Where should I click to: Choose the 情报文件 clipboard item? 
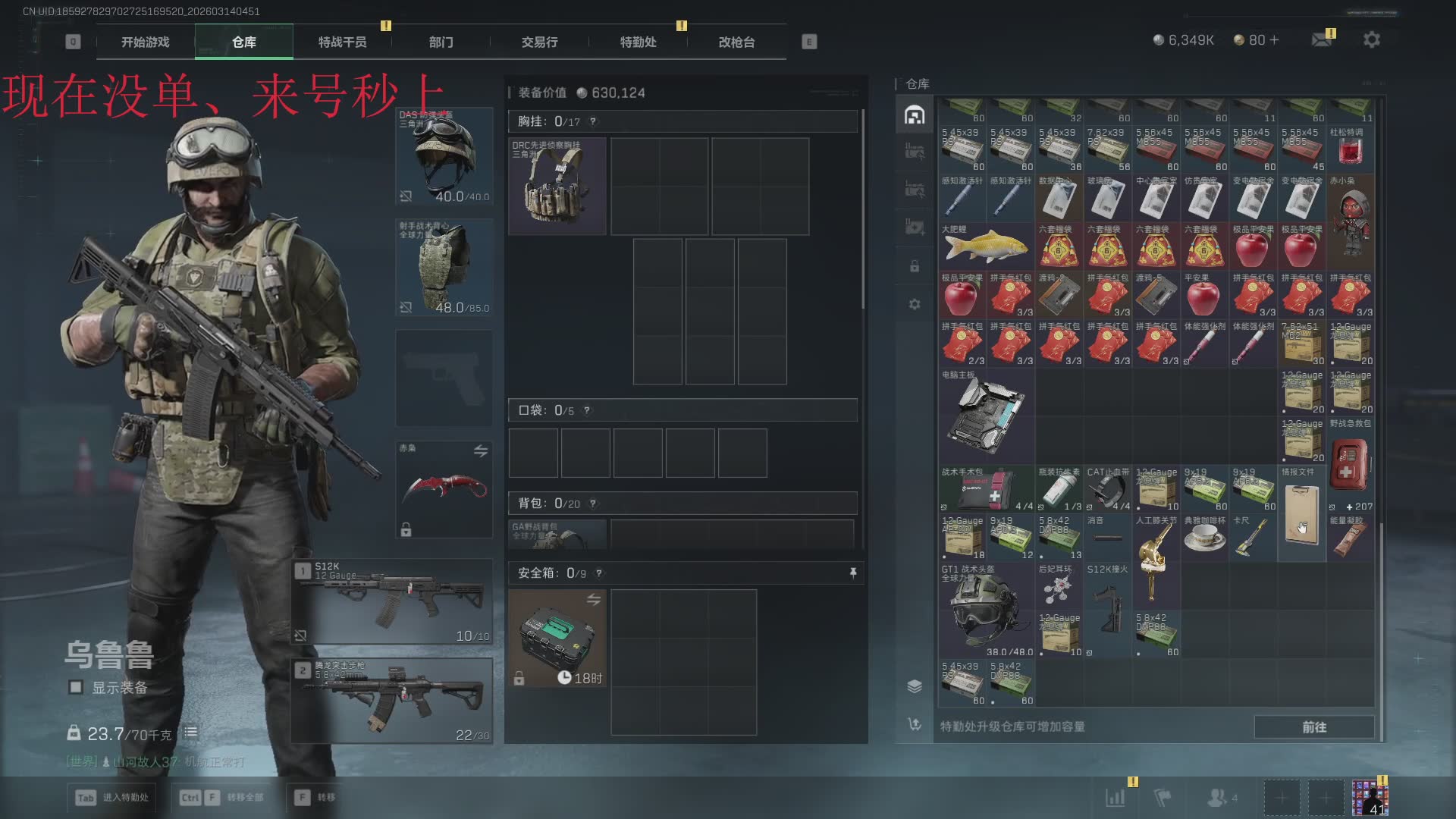click(x=1301, y=513)
